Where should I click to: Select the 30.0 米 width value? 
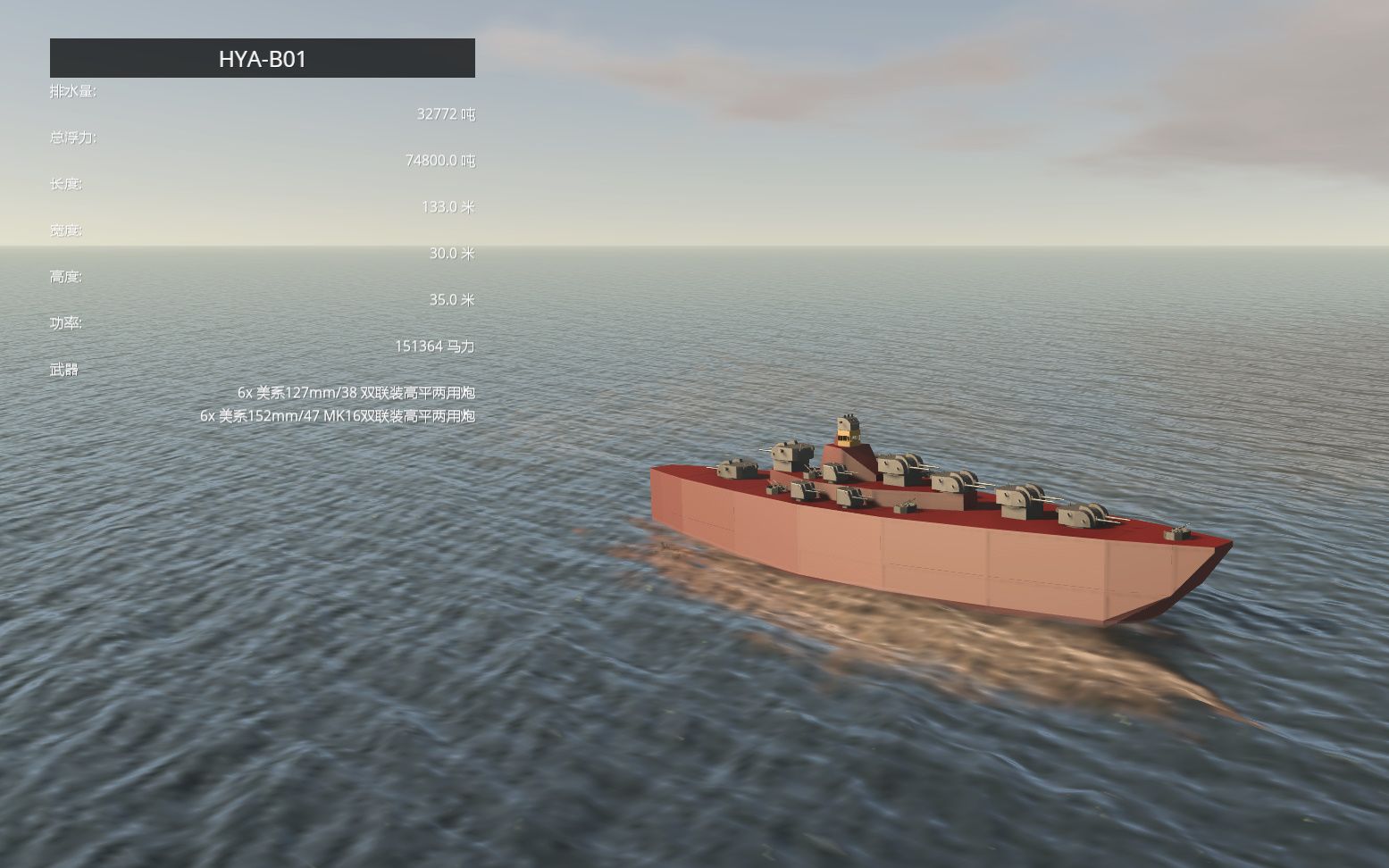[x=451, y=253]
